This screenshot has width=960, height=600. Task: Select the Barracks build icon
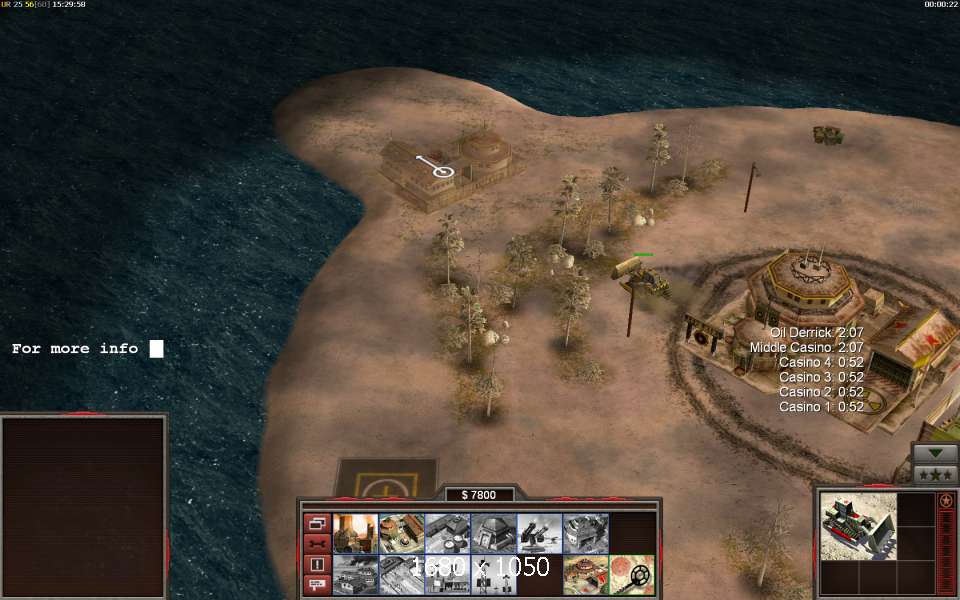click(401, 533)
